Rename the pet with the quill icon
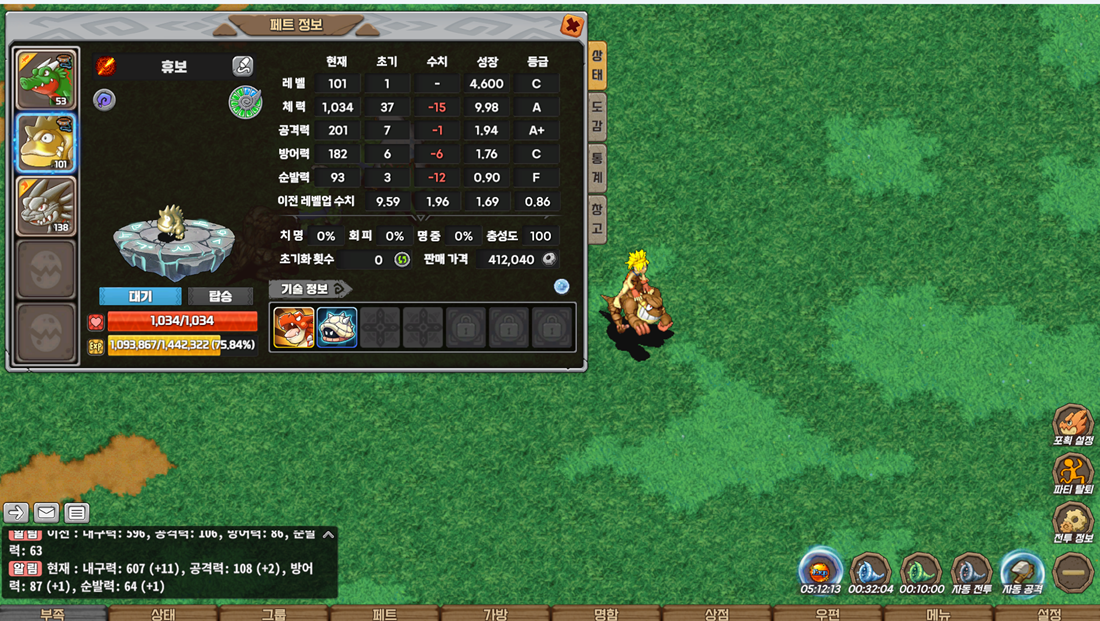The image size is (1100, 621). click(243, 66)
